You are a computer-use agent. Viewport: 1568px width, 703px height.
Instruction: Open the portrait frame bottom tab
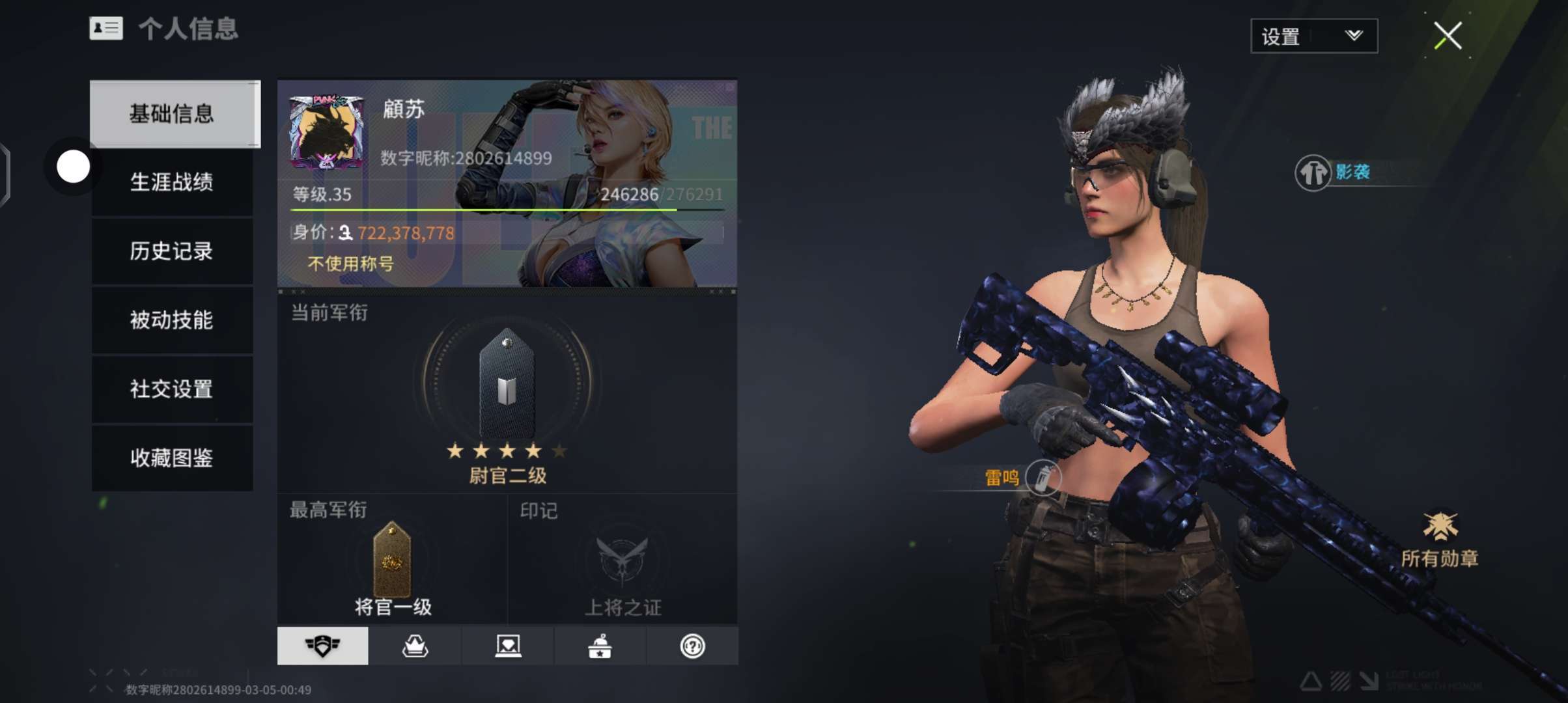[x=508, y=646]
